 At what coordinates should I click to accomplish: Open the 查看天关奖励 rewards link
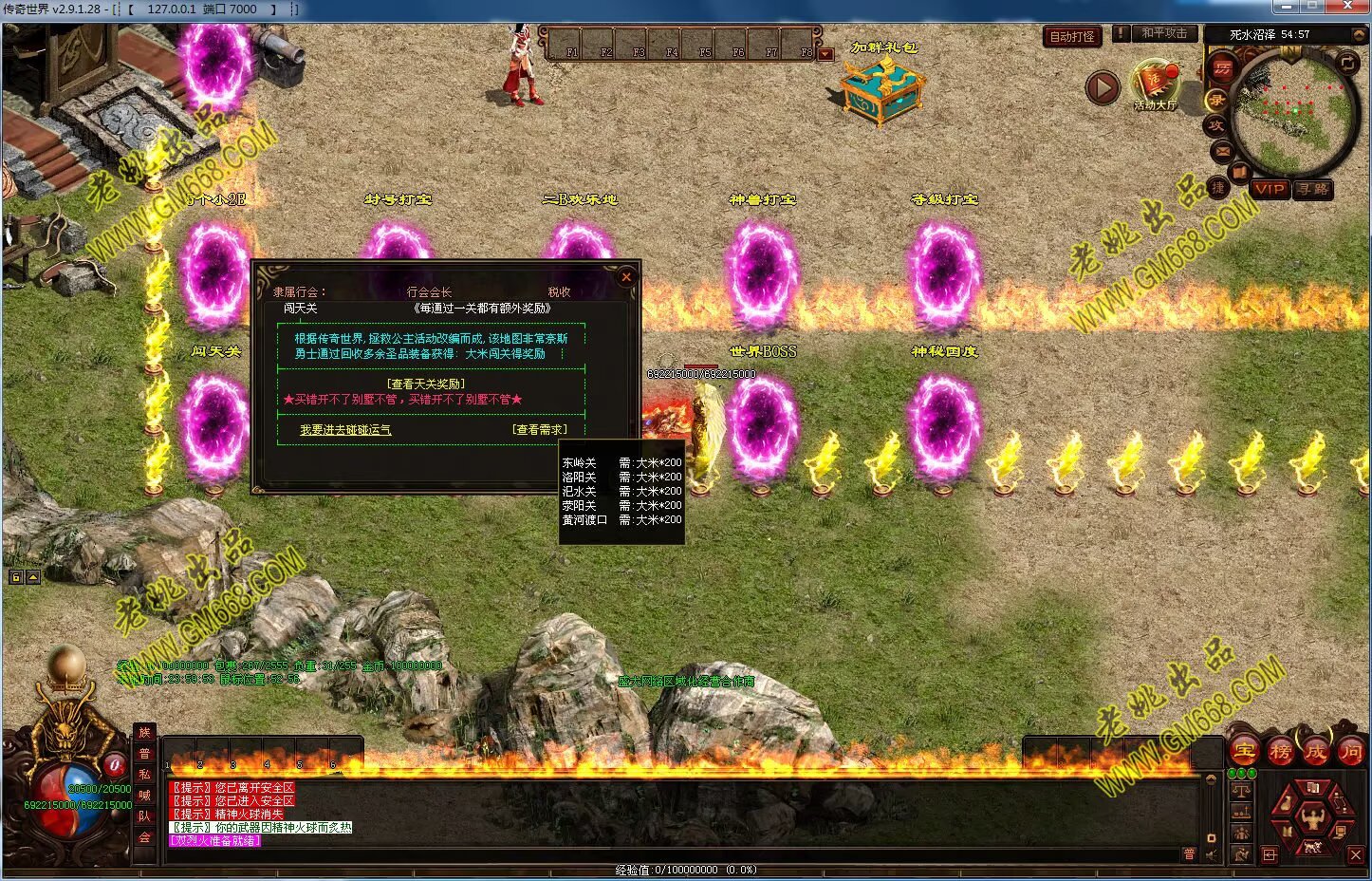click(427, 384)
